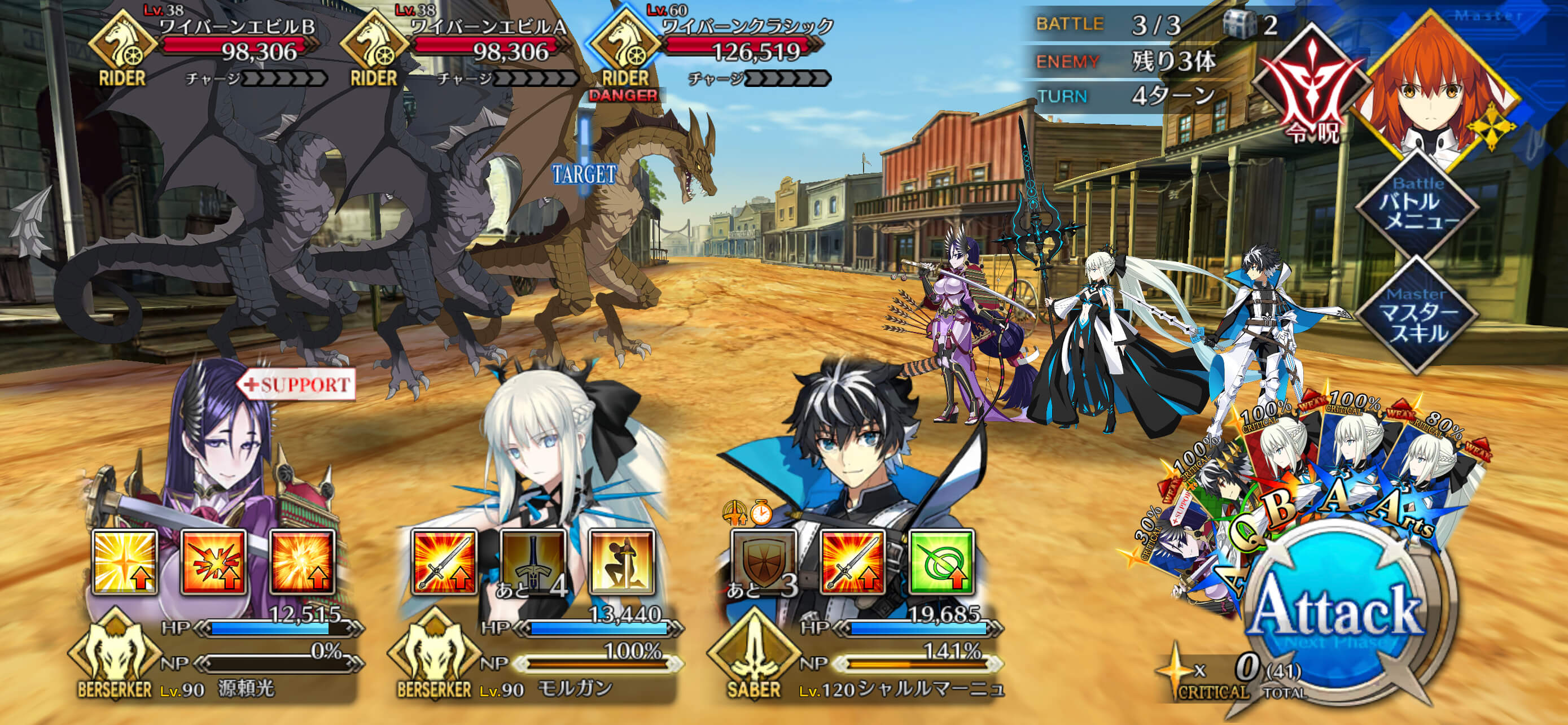Tap the big blue Attack button
The width and height of the screenshot is (1568, 725).
pyautogui.click(x=1336, y=615)
